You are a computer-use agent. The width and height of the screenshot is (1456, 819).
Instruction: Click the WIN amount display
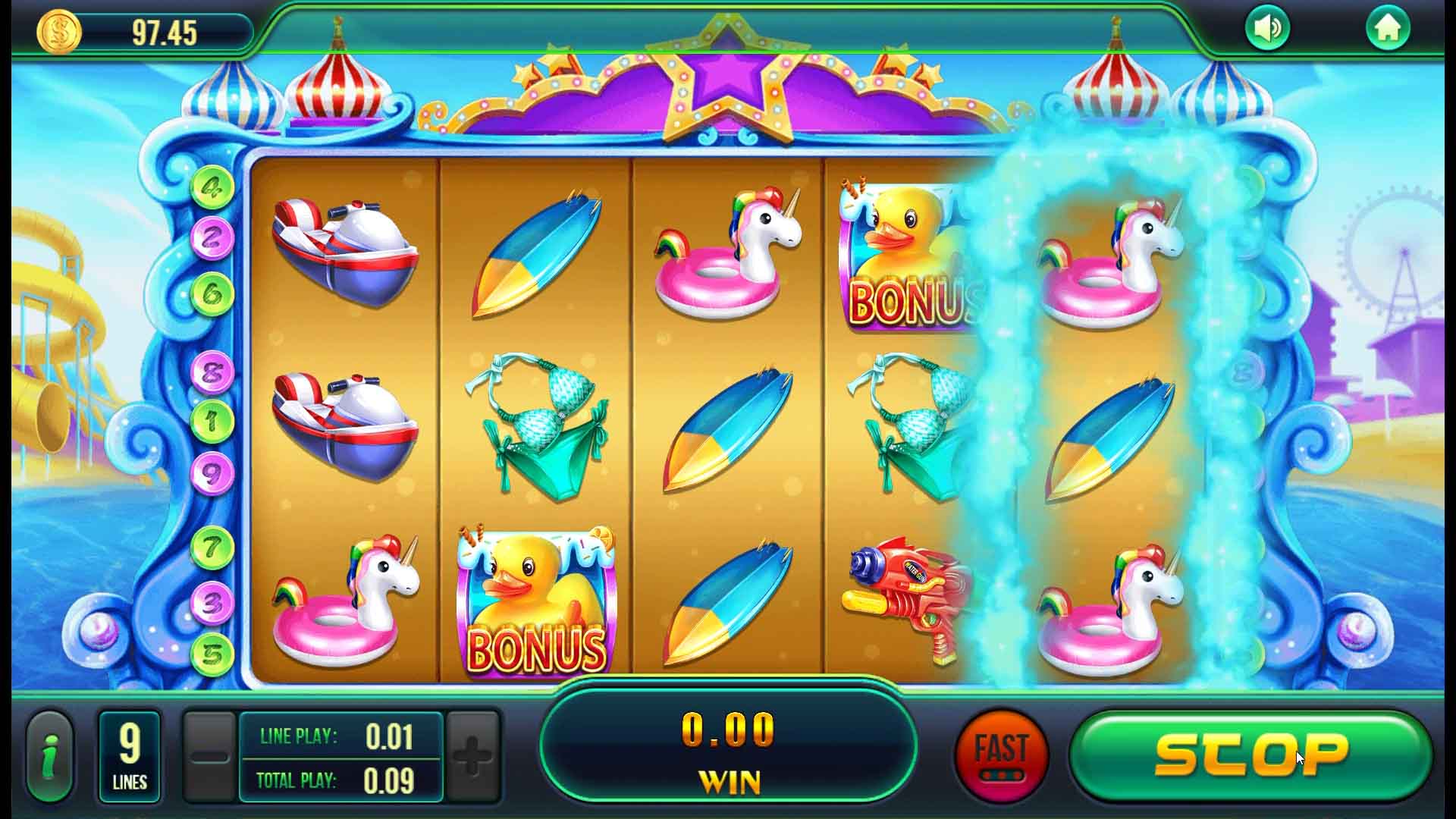(x=730, y=751)
